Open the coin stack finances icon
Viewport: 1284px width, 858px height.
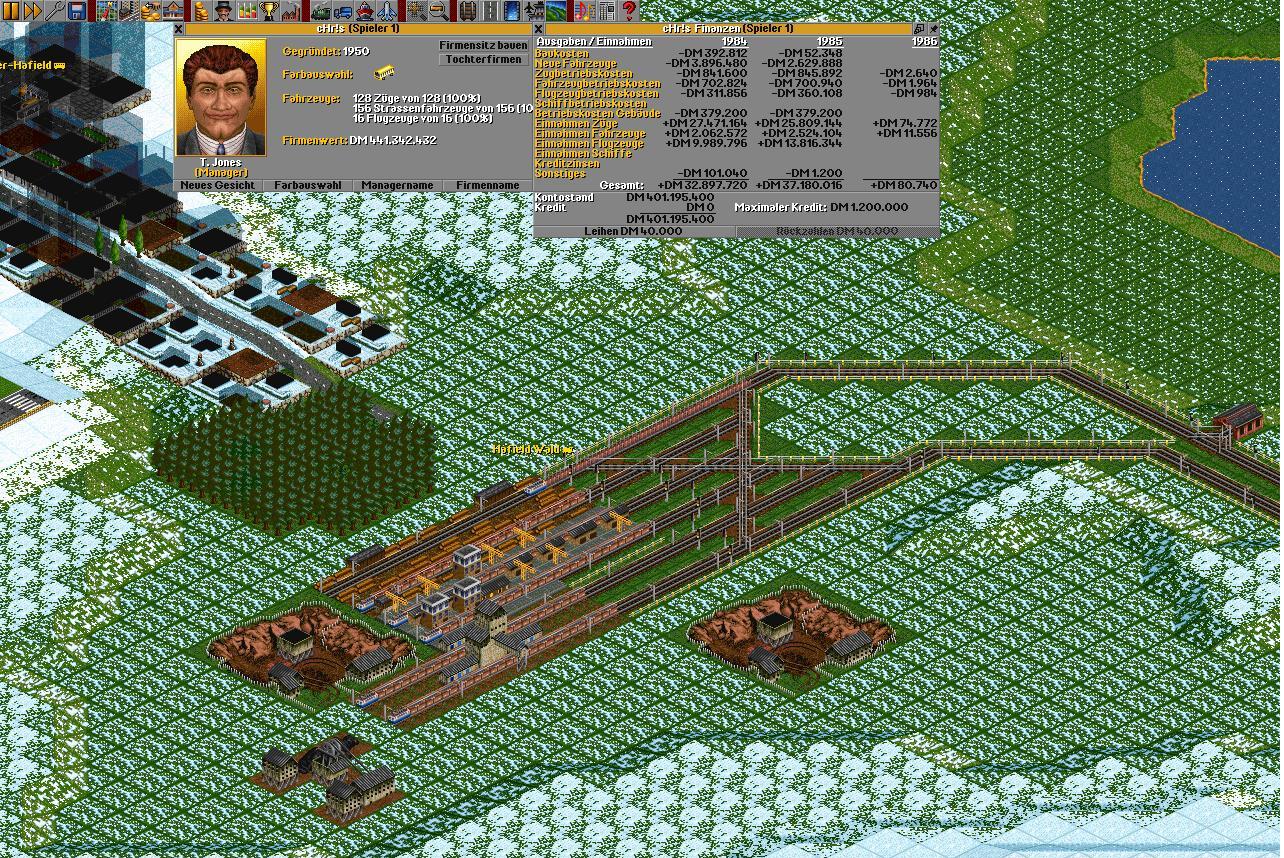(x=200, y=11)
